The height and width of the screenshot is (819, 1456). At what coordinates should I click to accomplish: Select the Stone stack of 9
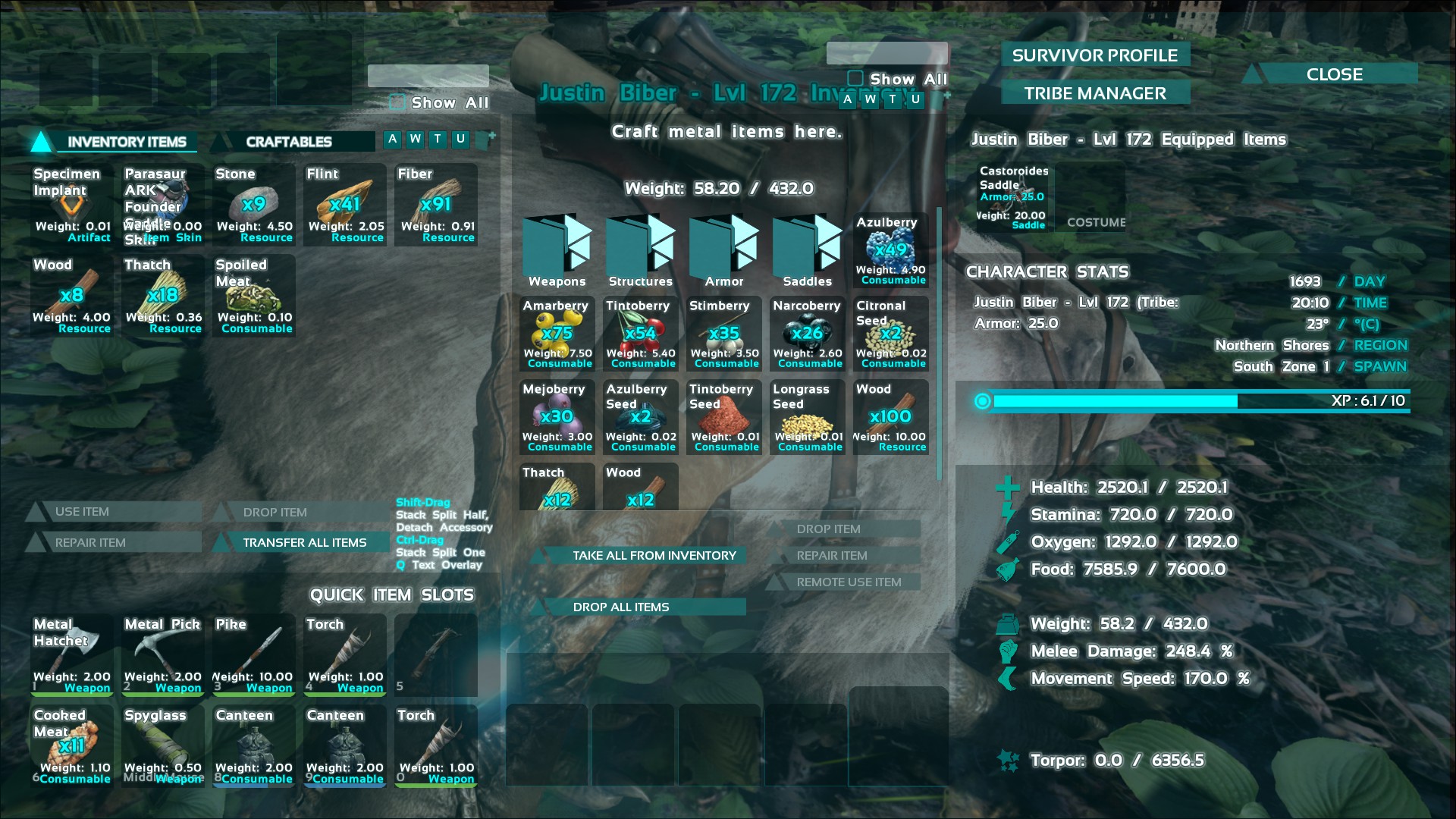click(254, 205)
